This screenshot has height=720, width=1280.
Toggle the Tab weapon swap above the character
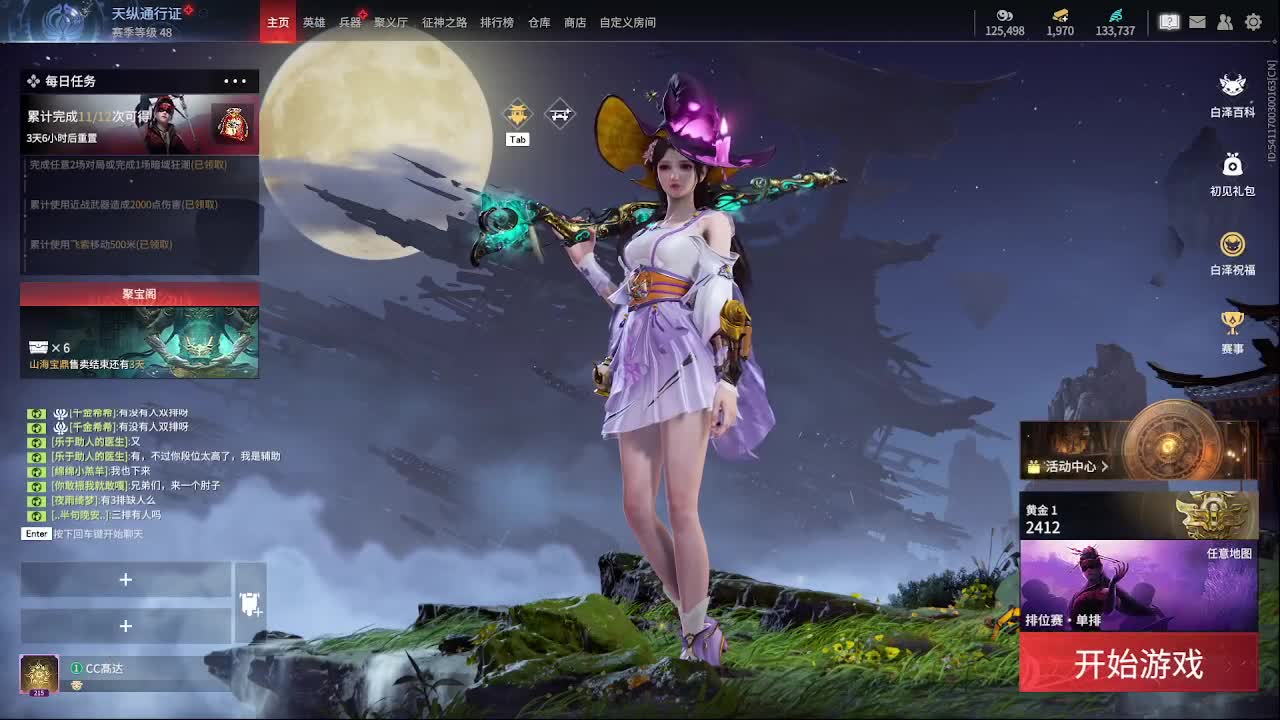click(x=517, y=115)
